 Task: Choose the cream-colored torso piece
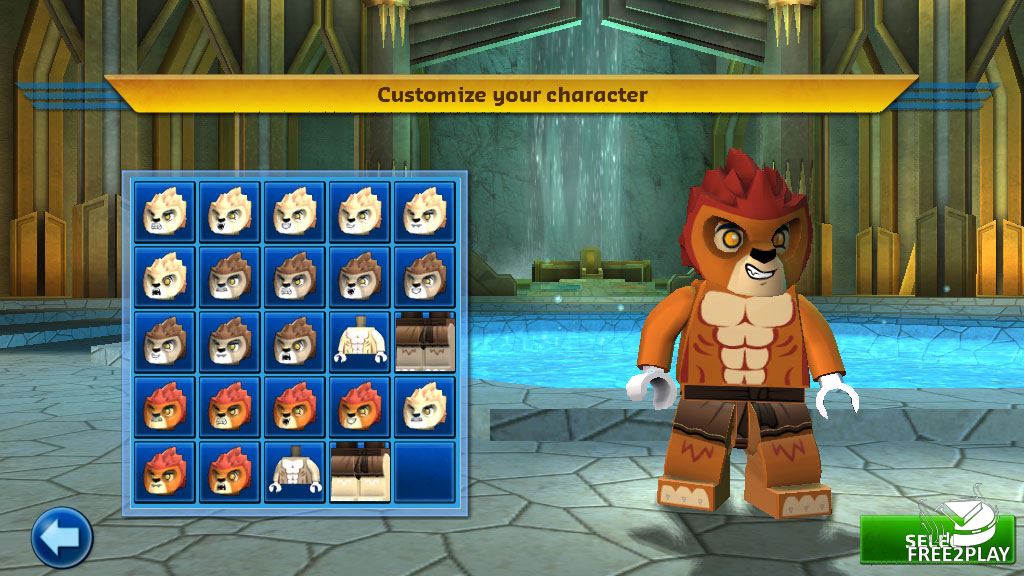click(359, 342)
